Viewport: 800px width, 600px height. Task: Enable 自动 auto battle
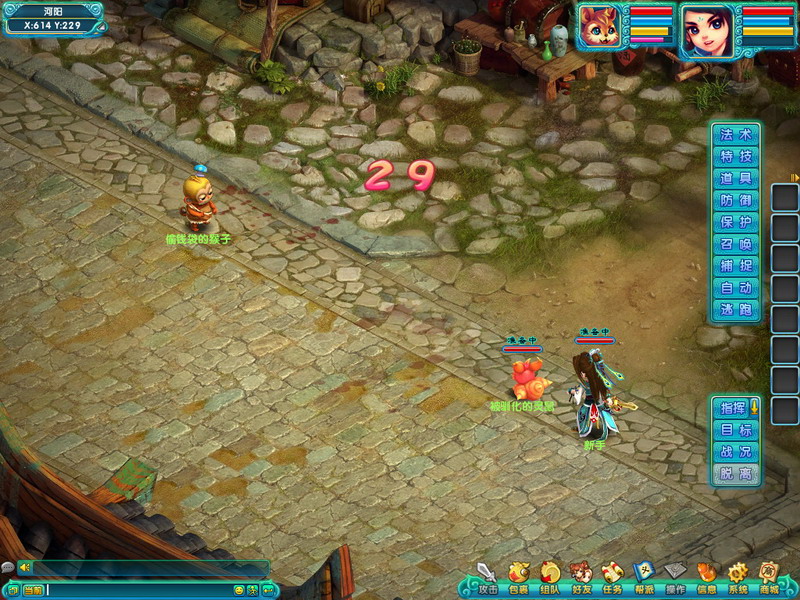click(736, 289)
